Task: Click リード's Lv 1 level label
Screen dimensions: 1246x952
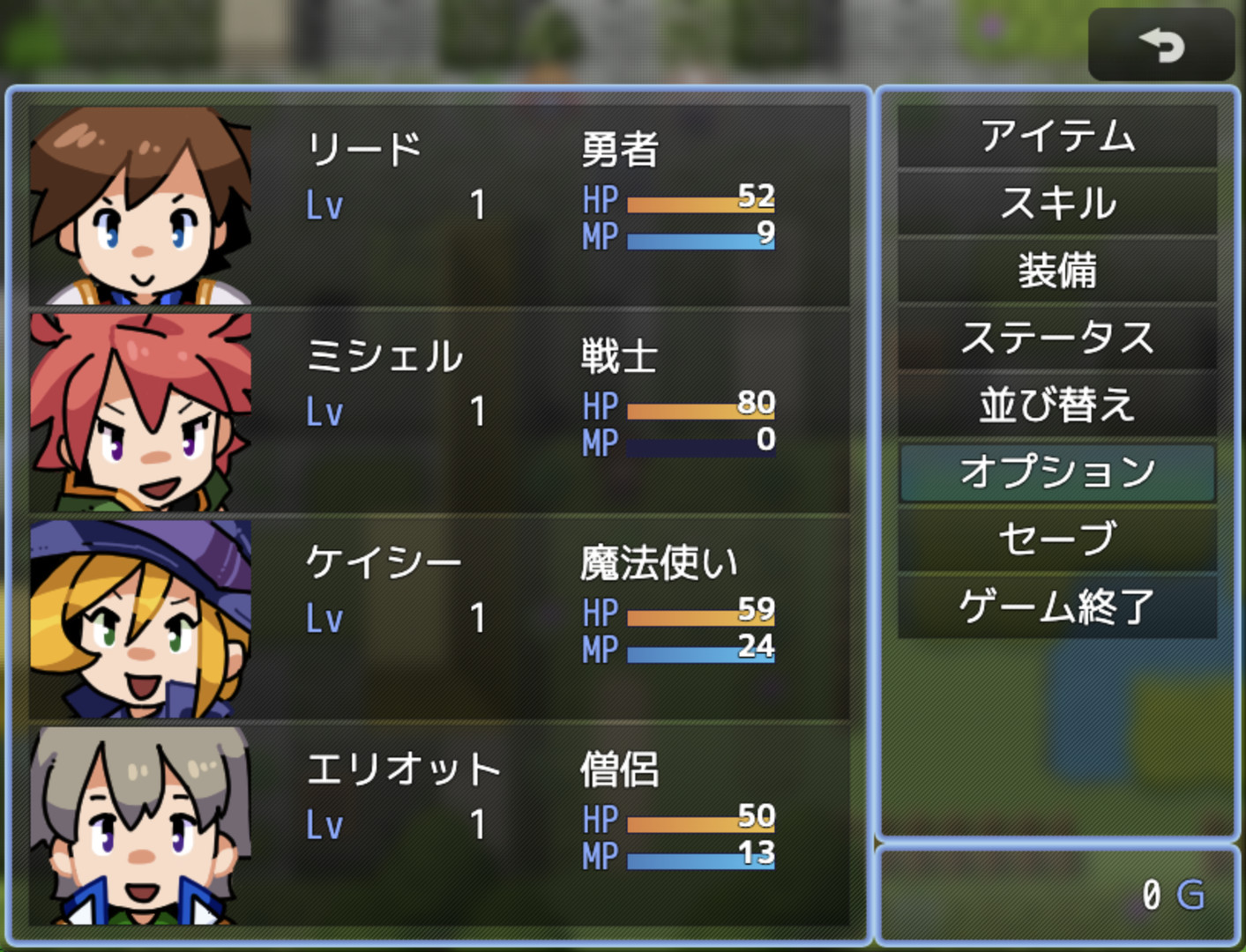Action: pyautogui.click(x=397, y=205)
